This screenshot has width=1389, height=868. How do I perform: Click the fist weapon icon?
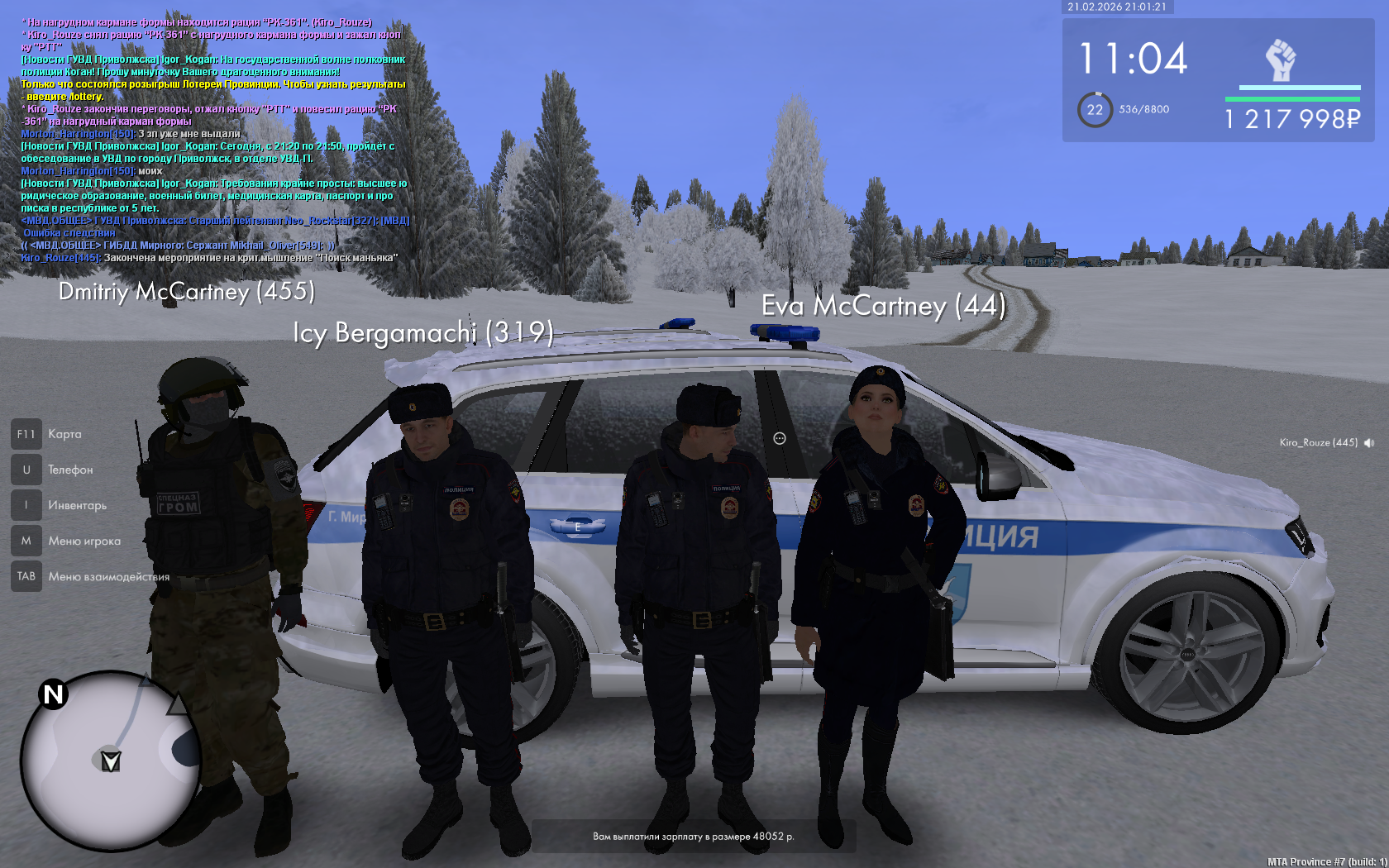1280,60
